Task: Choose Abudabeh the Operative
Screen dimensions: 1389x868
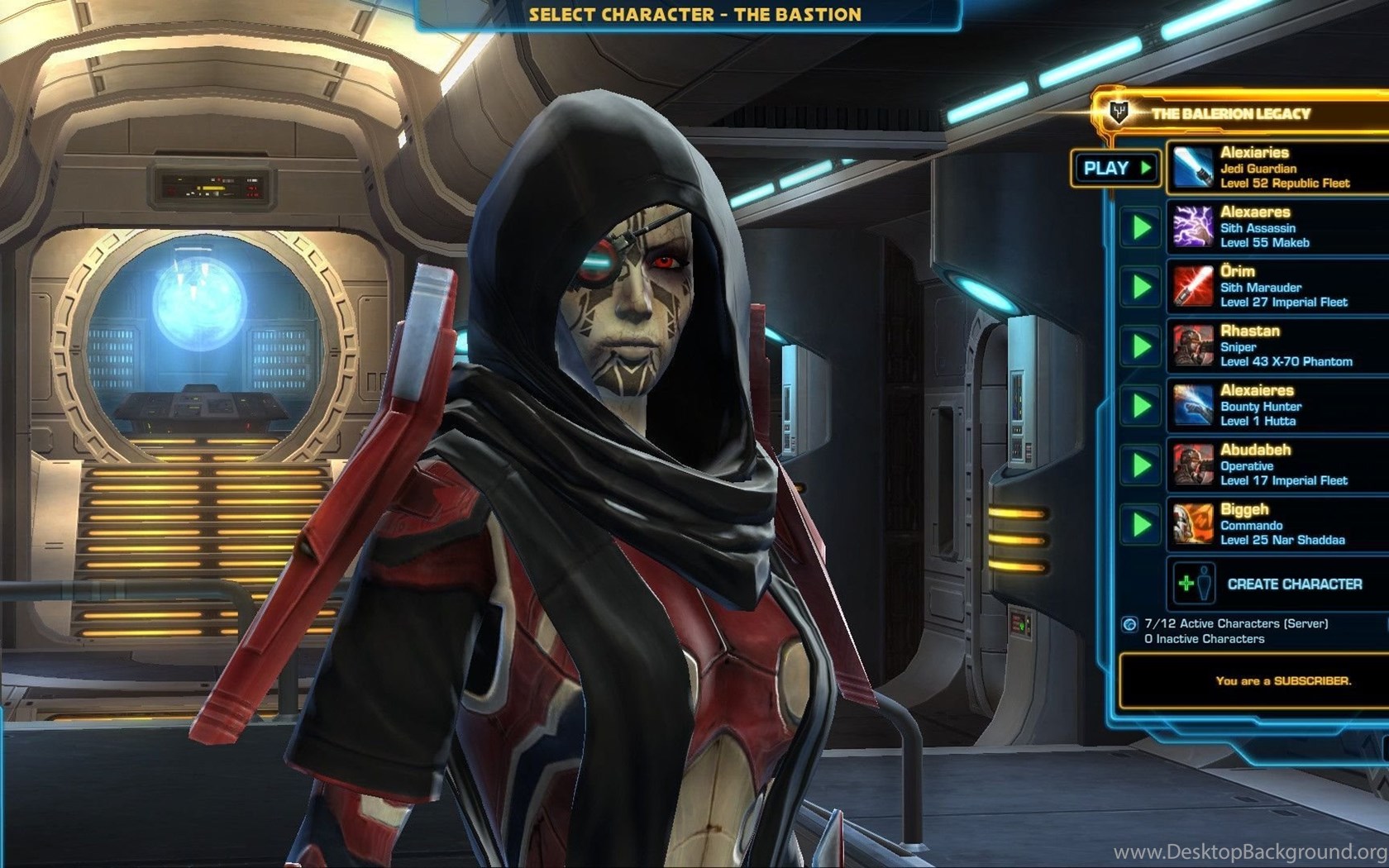Action: (x=1277, y=465)
